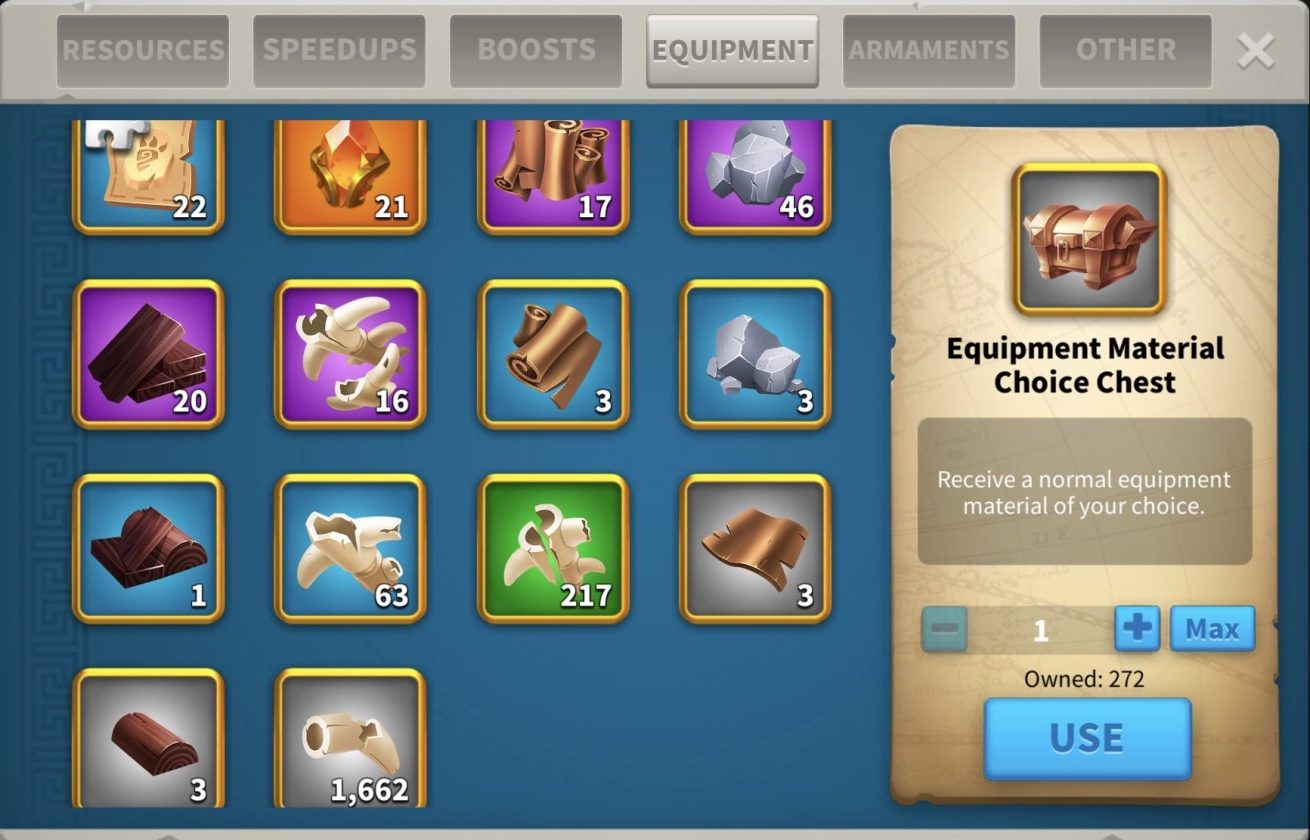Open the Speedups tab
1310x840 pixels.
coord(339,50)
